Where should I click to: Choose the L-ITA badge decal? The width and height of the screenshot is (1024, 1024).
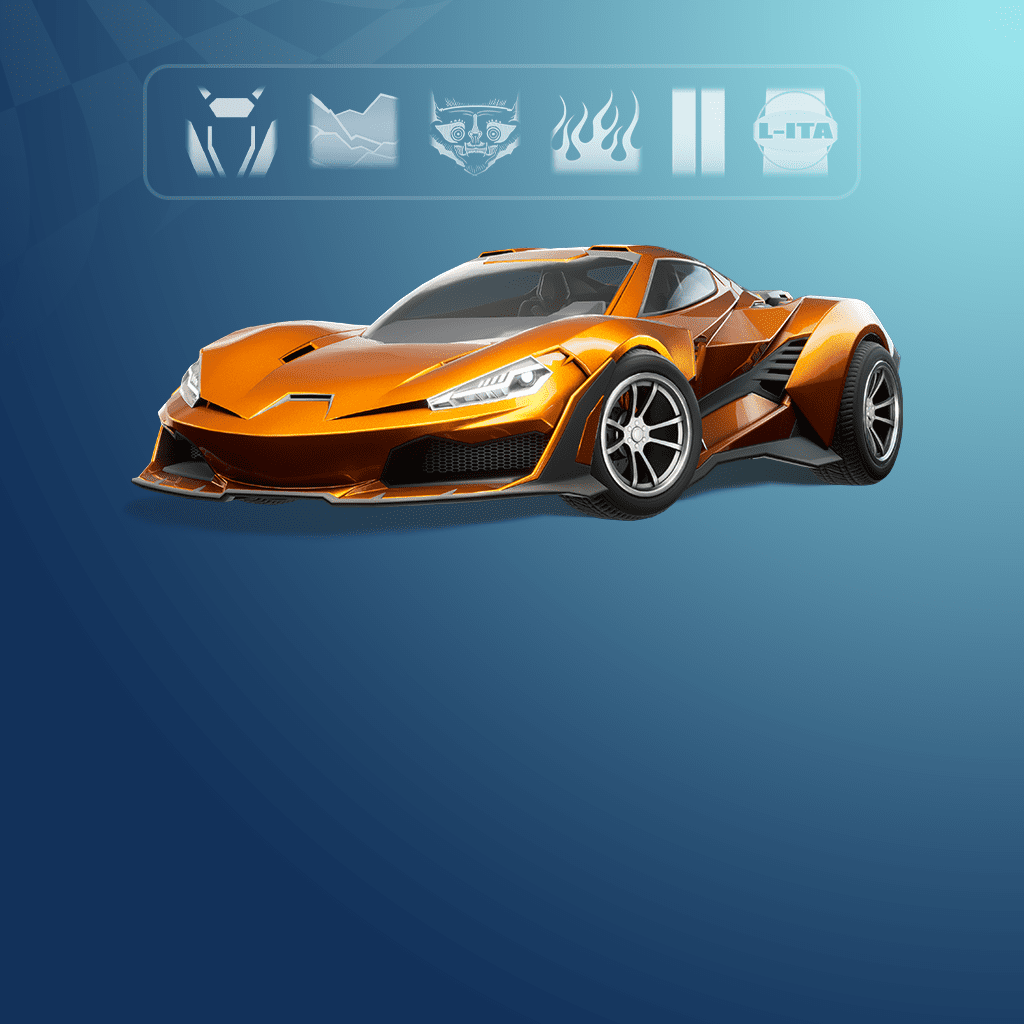[795, 132]
